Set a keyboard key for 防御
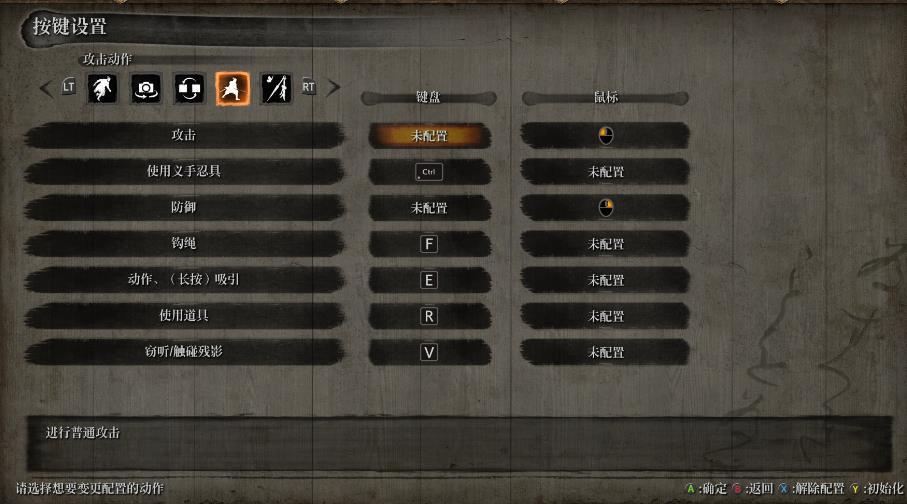Viewport: 907px width, 504px height. (x=429, y=208)
